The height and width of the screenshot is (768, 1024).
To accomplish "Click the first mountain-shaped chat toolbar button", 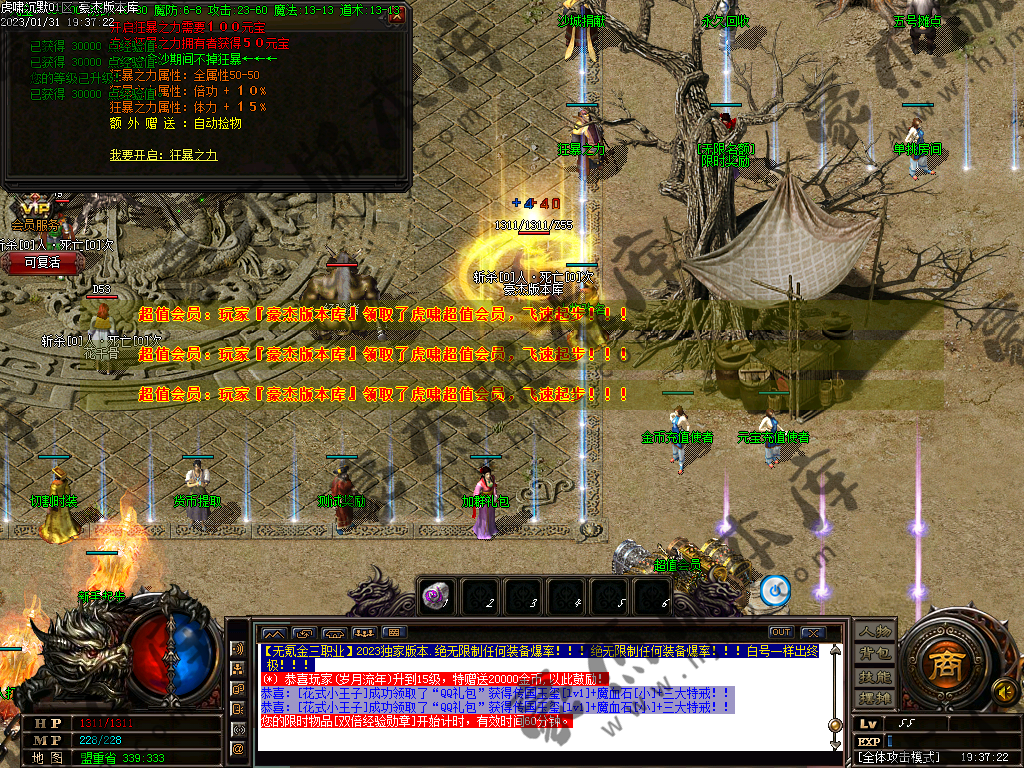I will (273, 633).
